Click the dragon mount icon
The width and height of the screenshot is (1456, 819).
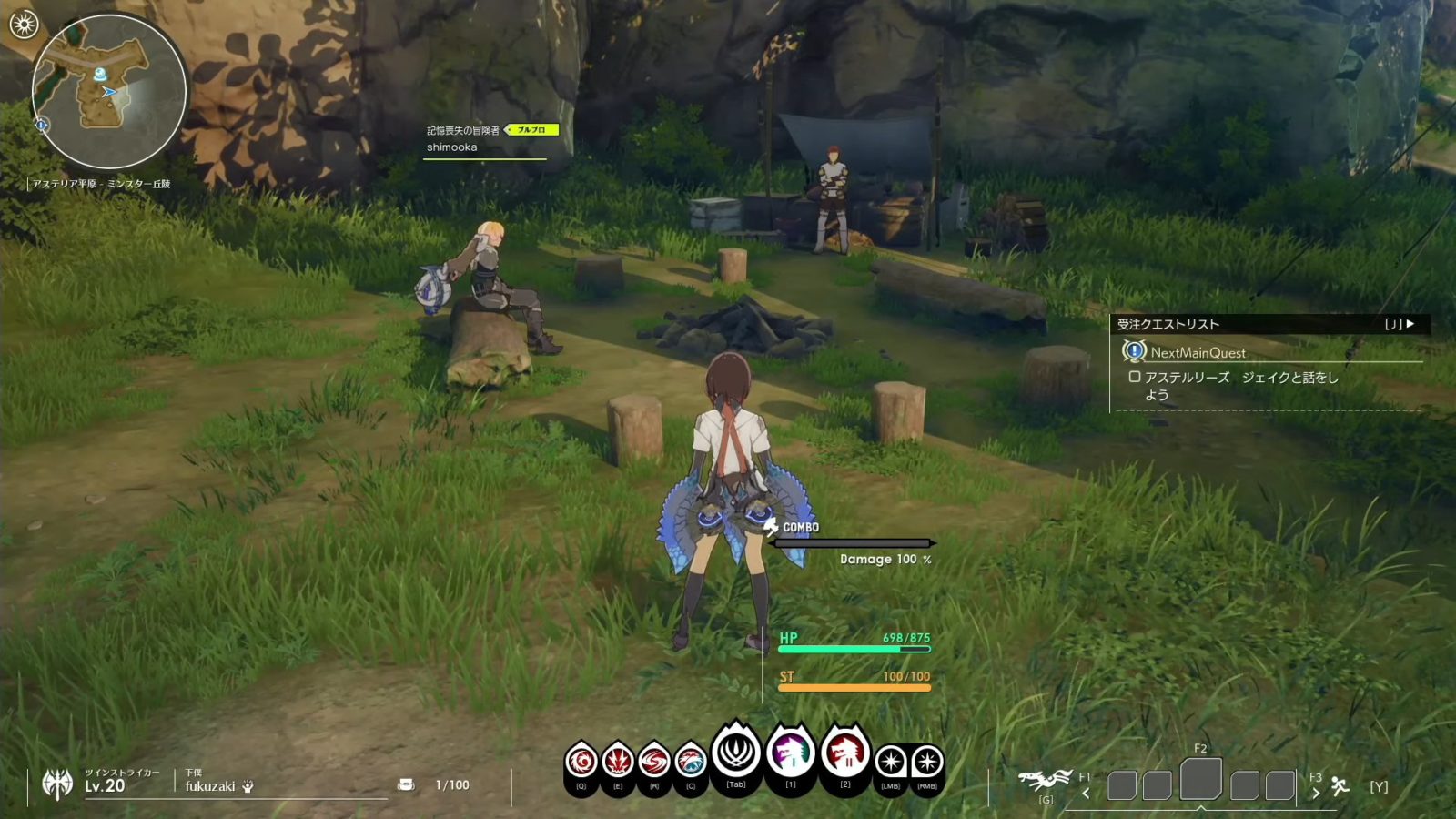click(1045, 780)
